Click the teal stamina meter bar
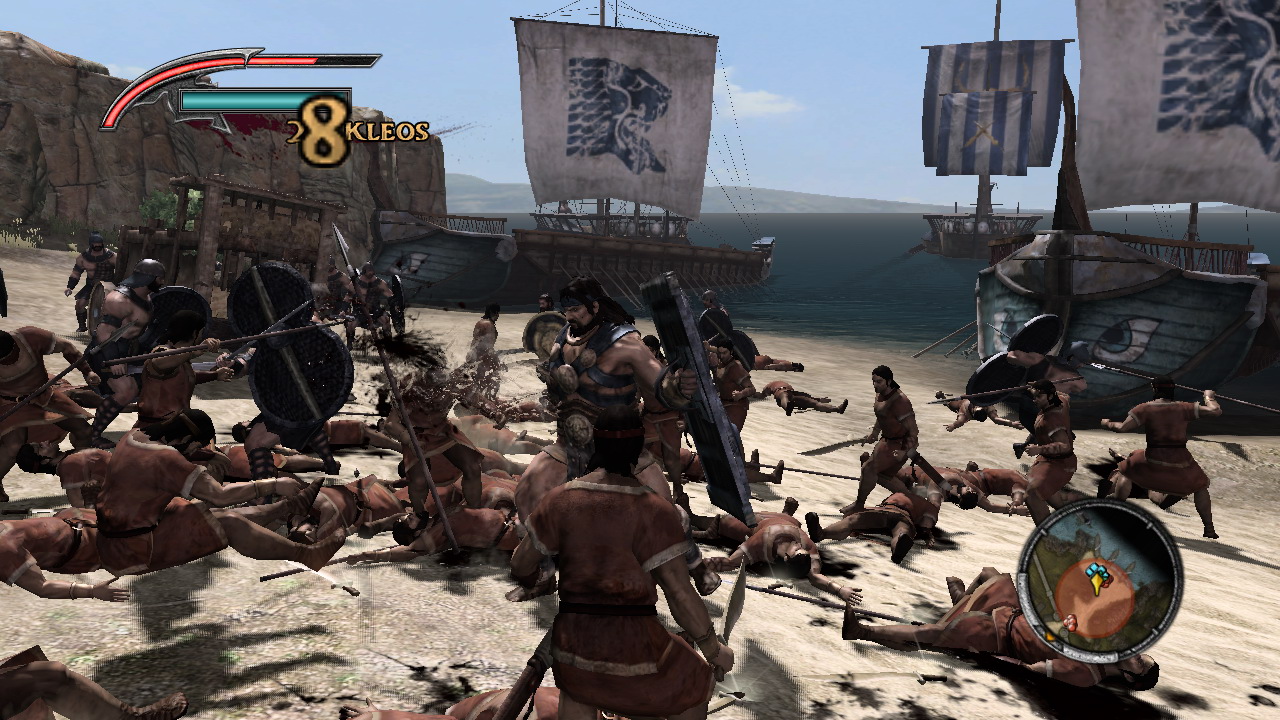This screenshot has height=720, width=1280. tap(242, 100)
